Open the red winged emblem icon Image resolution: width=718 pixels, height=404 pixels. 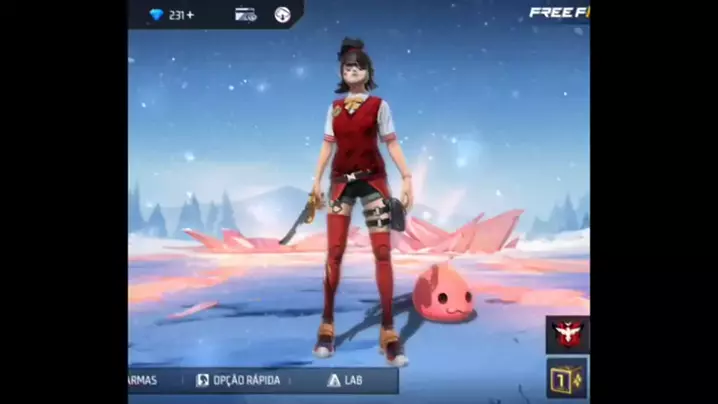click(x=567, y=334)
